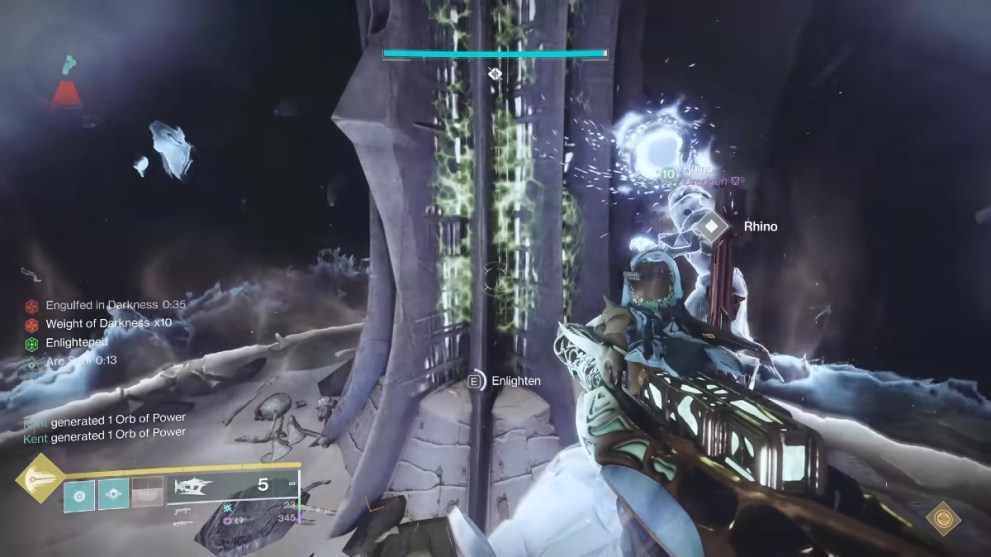
Task: Inspect the Weight of Darkness debuff icon
Action: [x=32, y=324]
